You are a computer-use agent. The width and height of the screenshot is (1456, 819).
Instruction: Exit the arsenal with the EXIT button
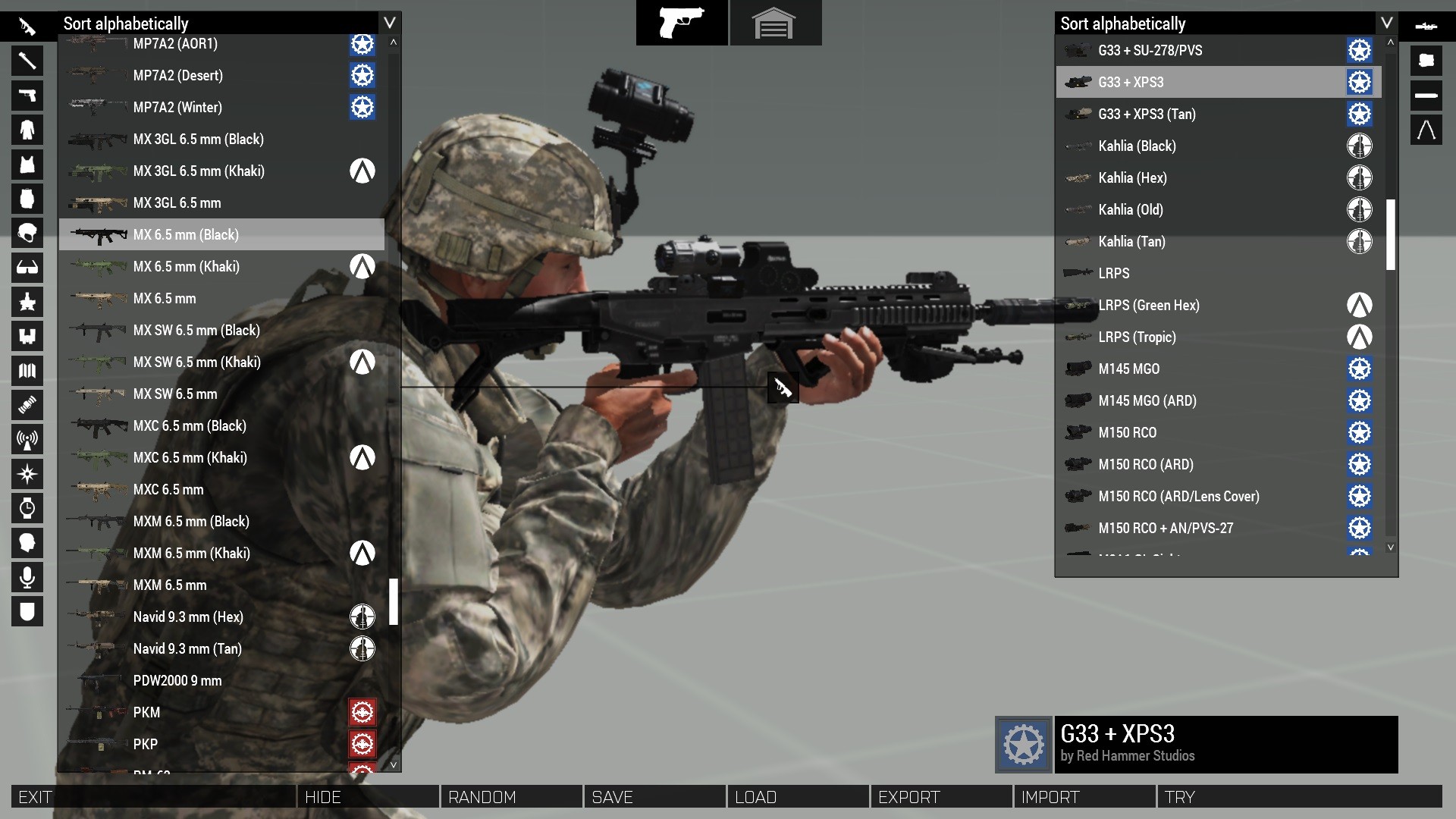click(x=152, y=797)
